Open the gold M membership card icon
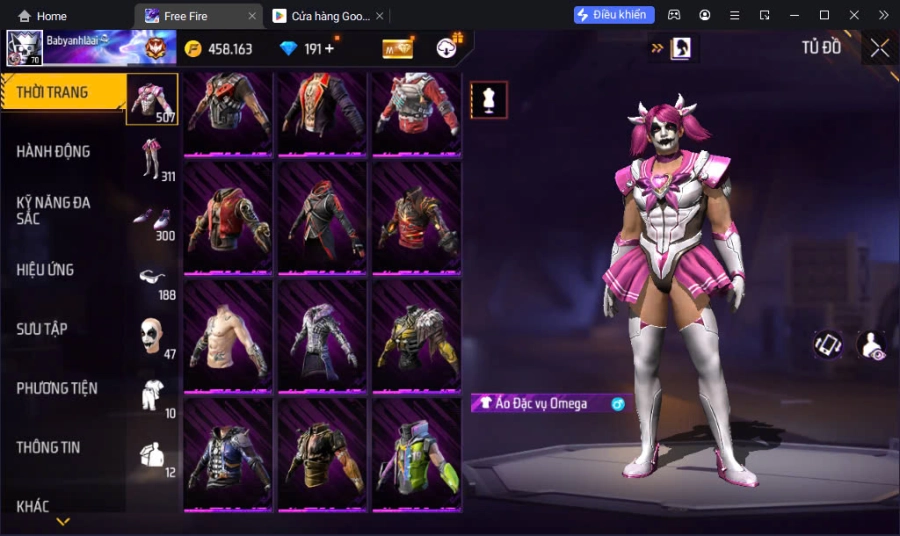900x536 pixels. [x=397, y=49]
